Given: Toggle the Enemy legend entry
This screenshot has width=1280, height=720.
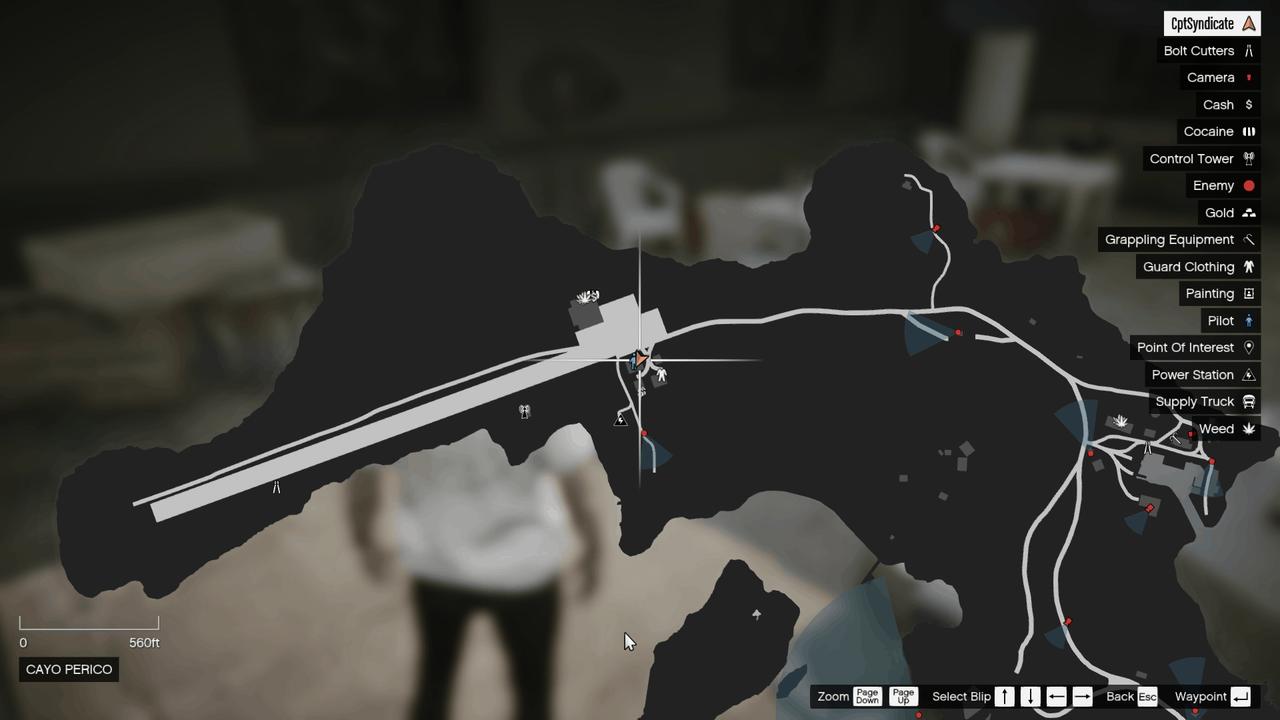Looking at the screenshot, I should pyautogui.click(x=1213, y=185).
